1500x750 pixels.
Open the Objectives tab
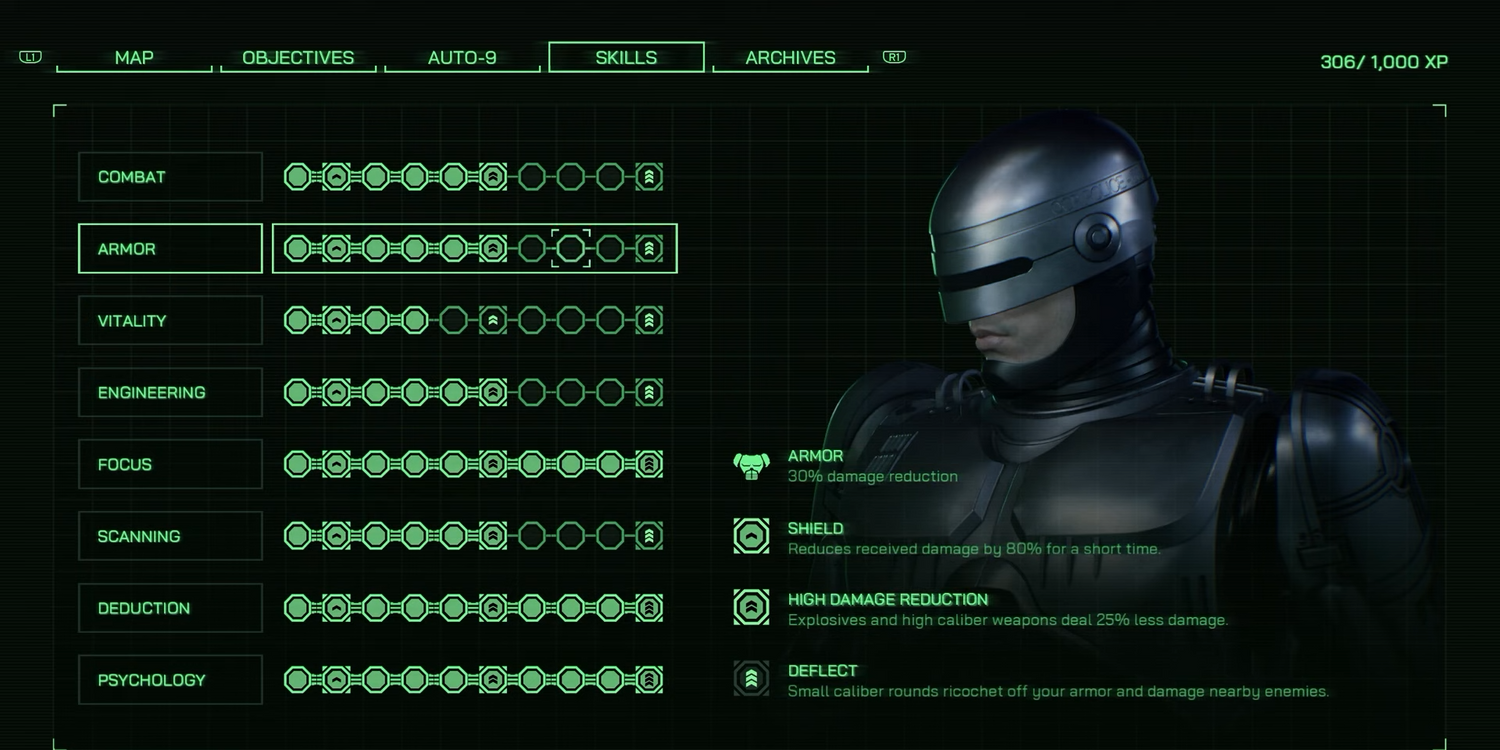point(298,58)
